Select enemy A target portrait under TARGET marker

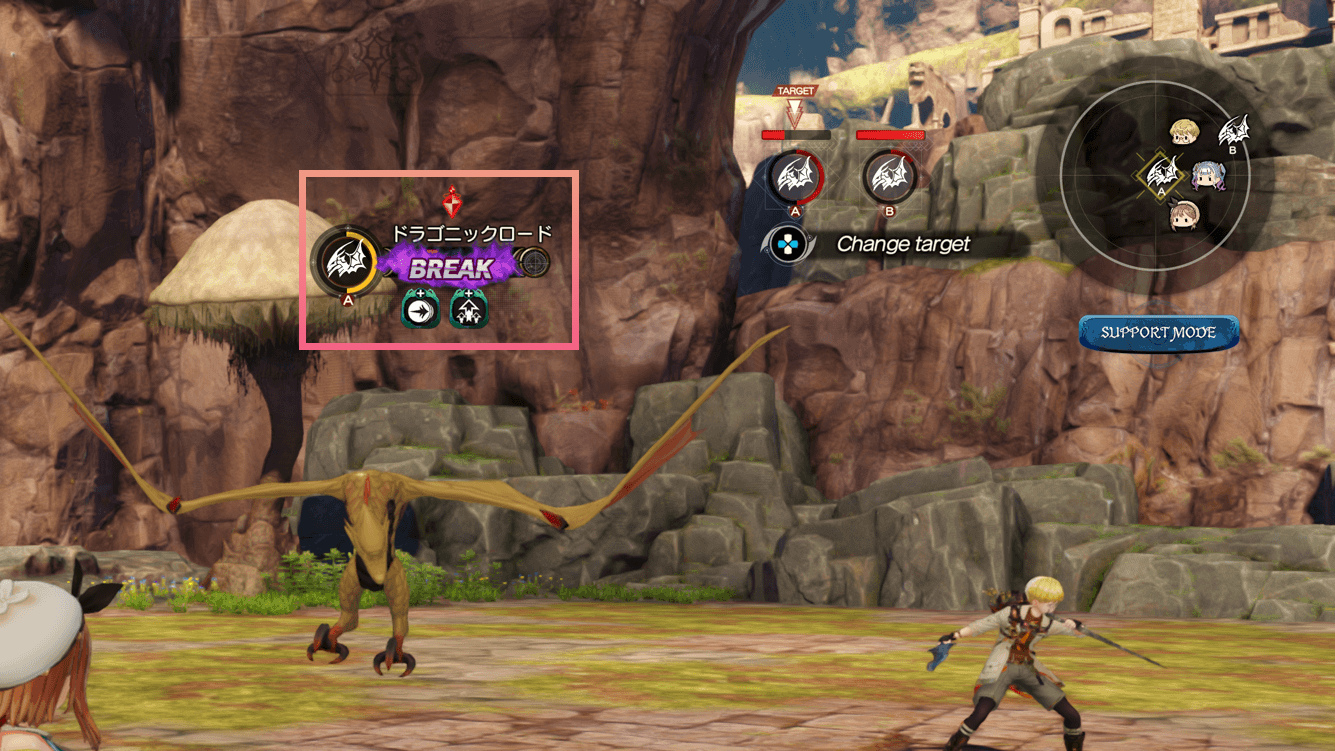[796, 177]
